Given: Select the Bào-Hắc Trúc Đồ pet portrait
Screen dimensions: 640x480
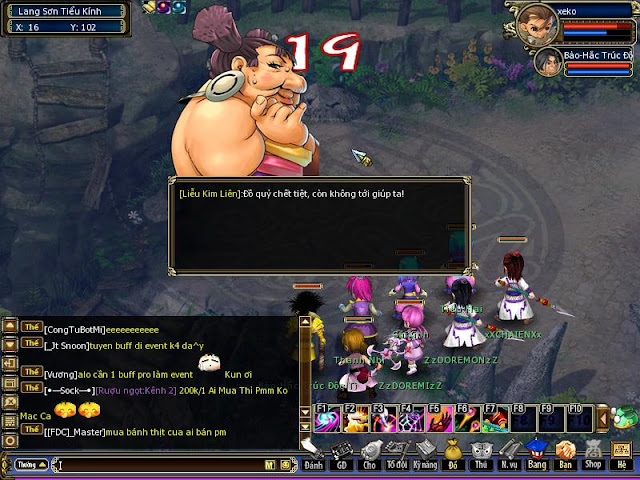Looking at the screenshot, I should coord(547,62).
